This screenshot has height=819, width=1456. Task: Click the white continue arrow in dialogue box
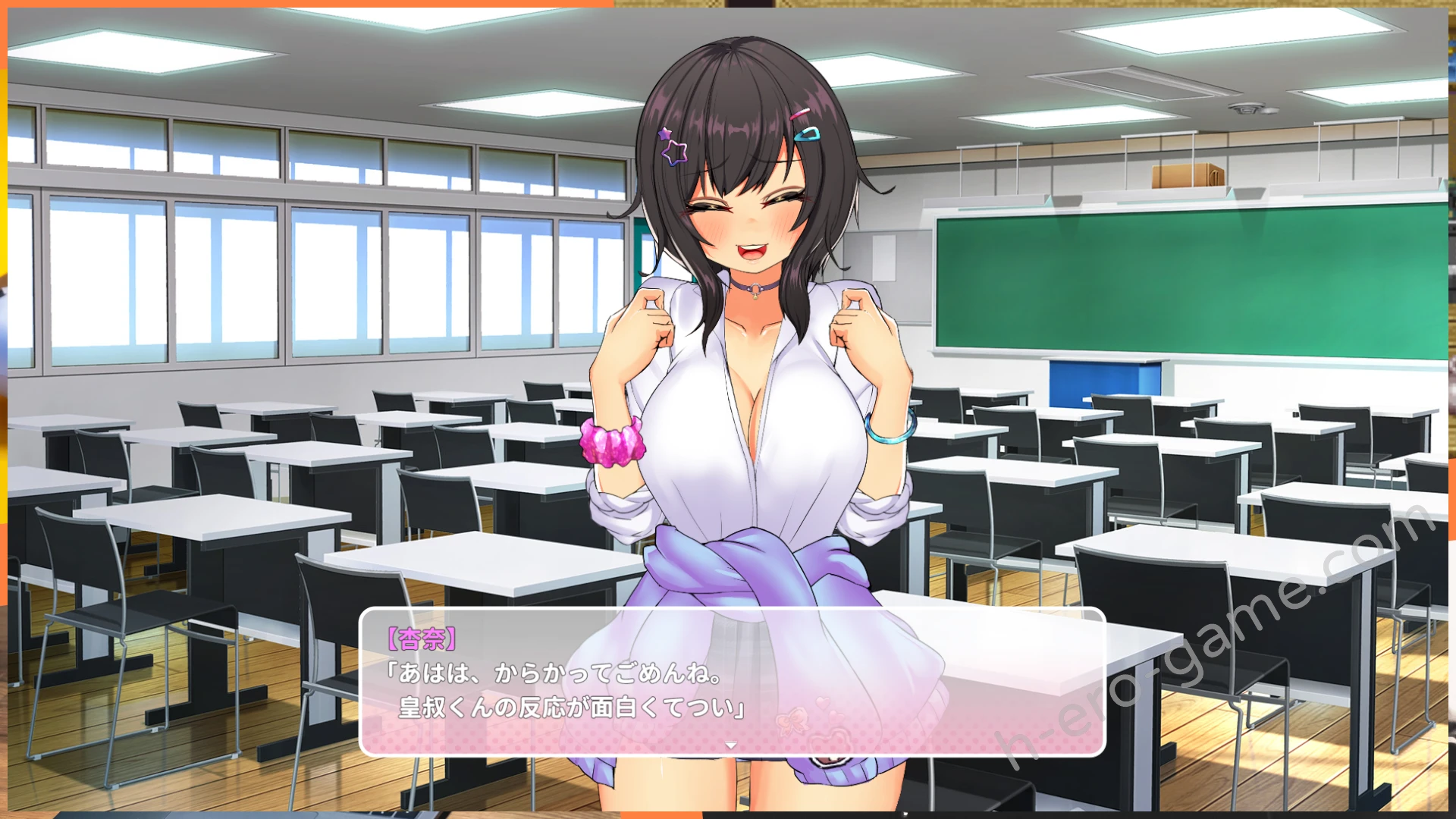point(731,745)
